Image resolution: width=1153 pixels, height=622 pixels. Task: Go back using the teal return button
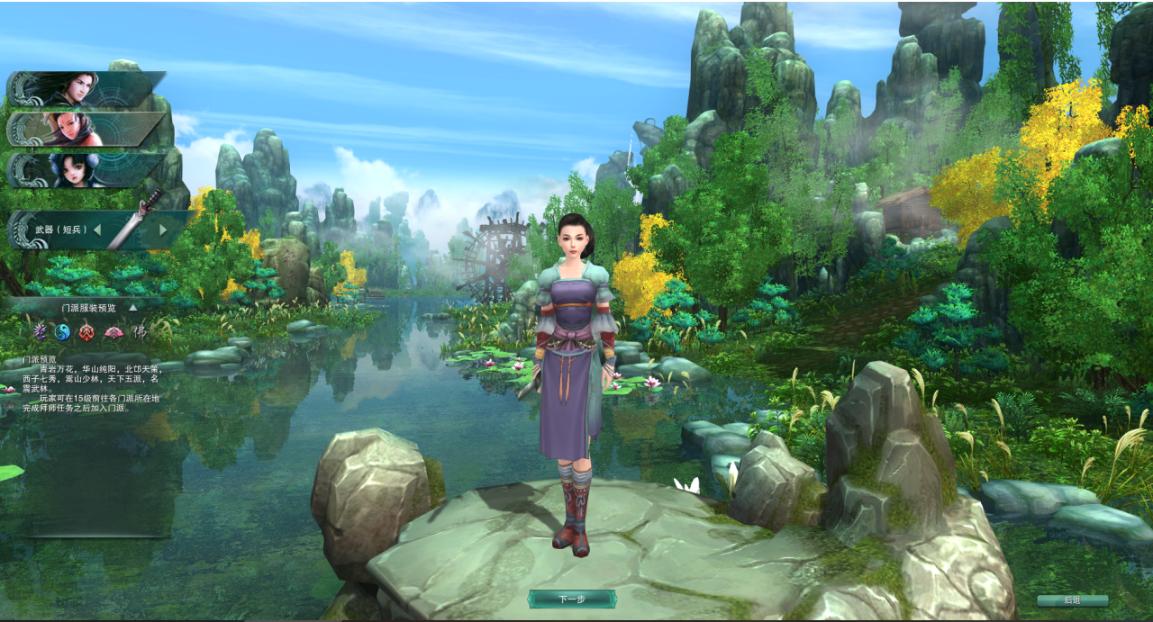coord(1072,600)
